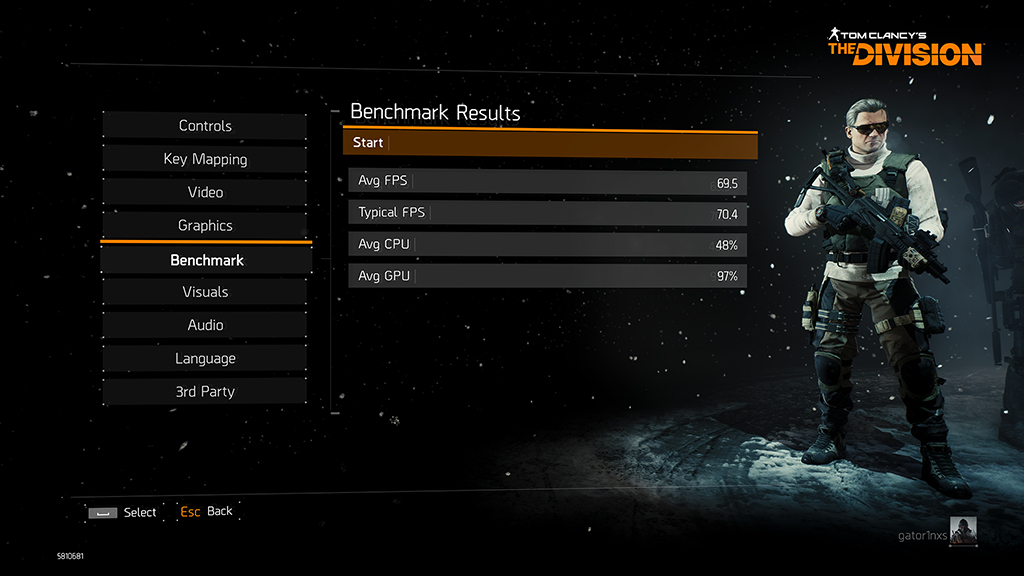Select the Key Mapping menu entry
Screen dimensions: 1024x576
pos(205,159)
